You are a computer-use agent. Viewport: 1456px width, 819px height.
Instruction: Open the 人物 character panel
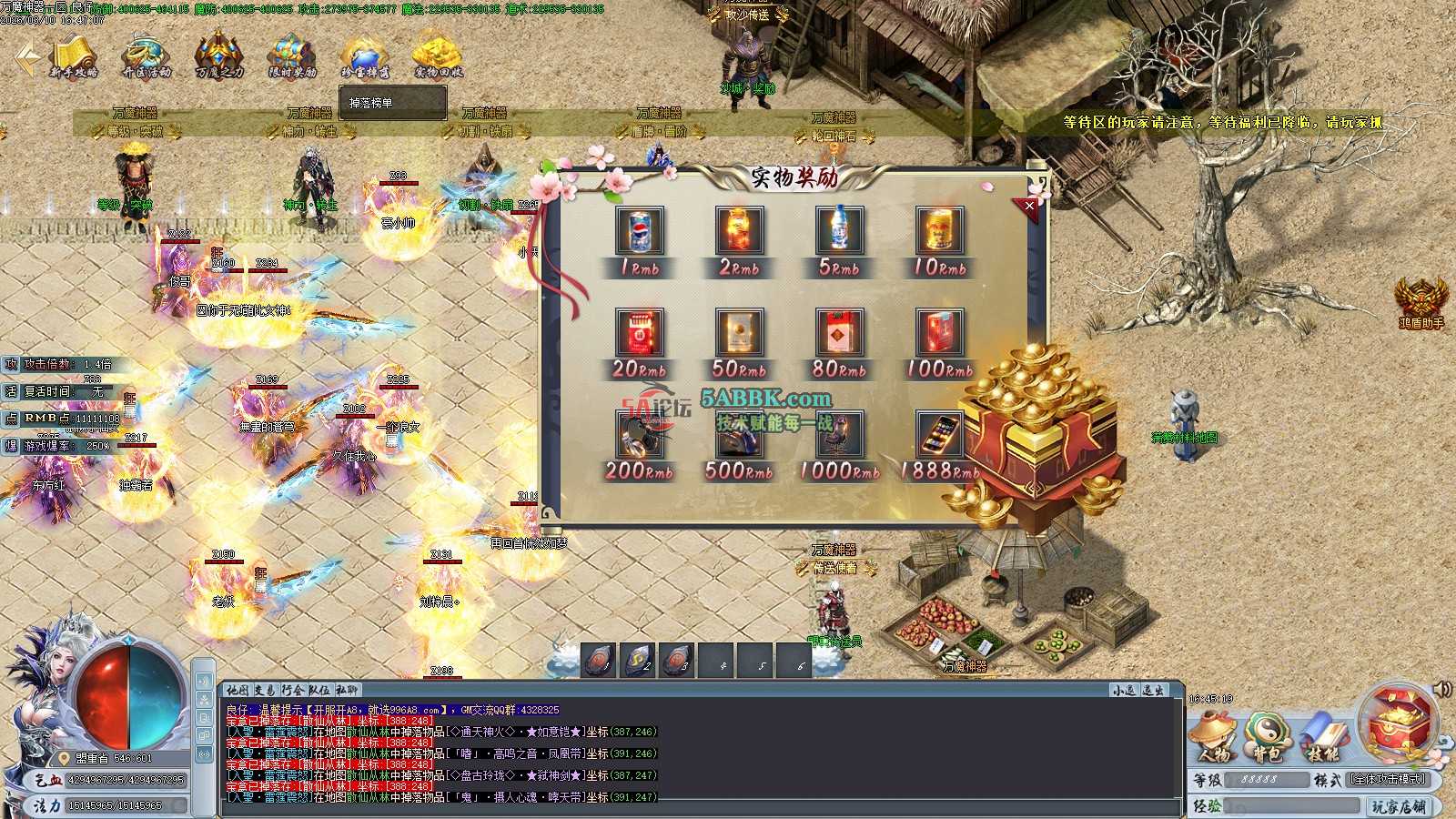point(1215,738)
